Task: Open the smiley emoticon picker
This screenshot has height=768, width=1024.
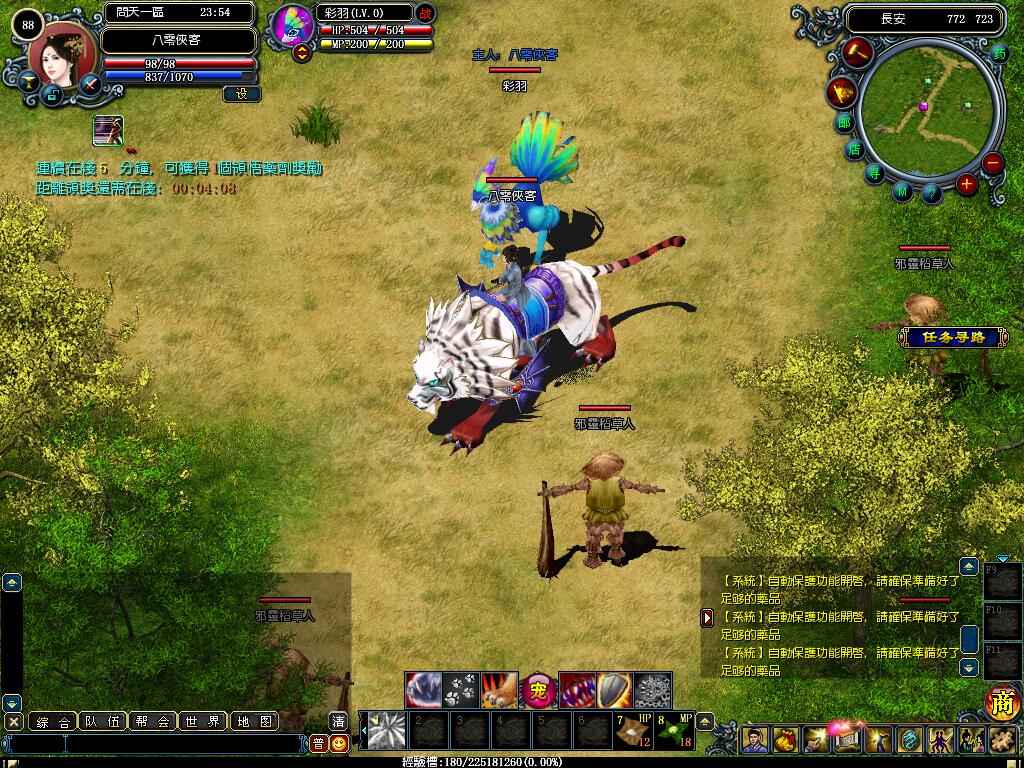Action: tap(340, 743)
